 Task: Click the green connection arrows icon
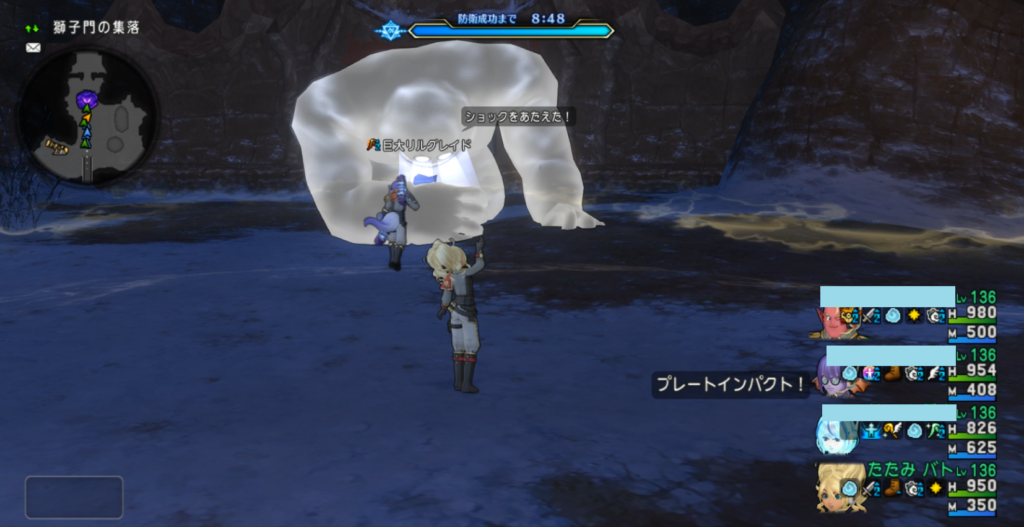coord(33,28)
